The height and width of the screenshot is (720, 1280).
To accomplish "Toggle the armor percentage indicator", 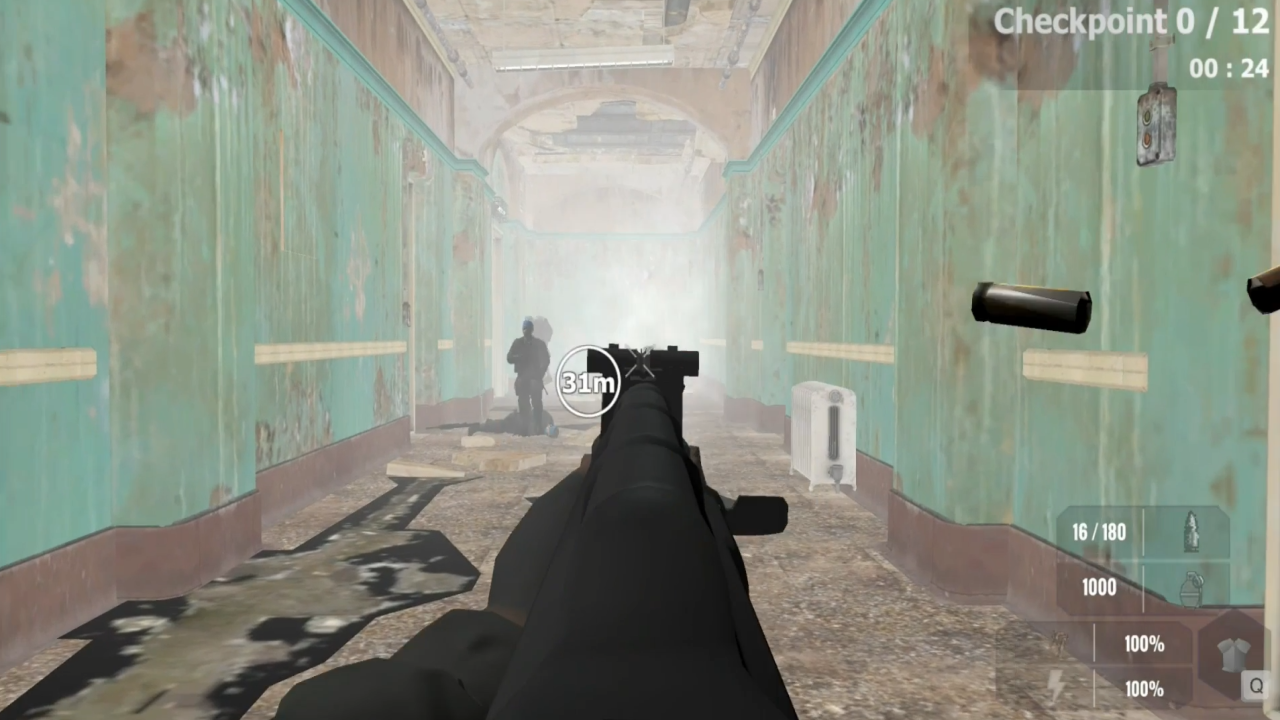I will click(1144, 645).
